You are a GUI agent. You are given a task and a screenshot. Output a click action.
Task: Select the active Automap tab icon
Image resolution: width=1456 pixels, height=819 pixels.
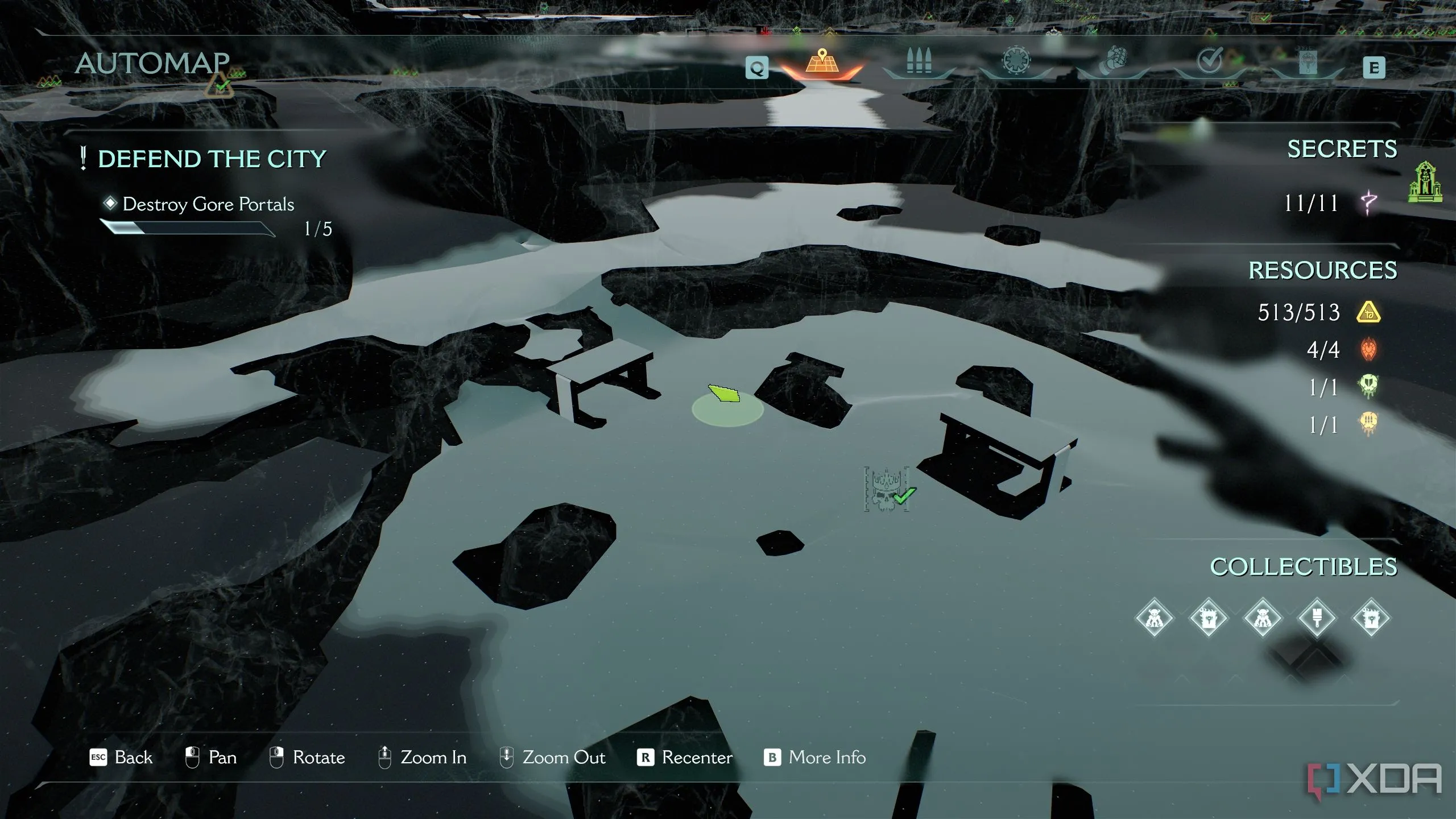[822, 61]
